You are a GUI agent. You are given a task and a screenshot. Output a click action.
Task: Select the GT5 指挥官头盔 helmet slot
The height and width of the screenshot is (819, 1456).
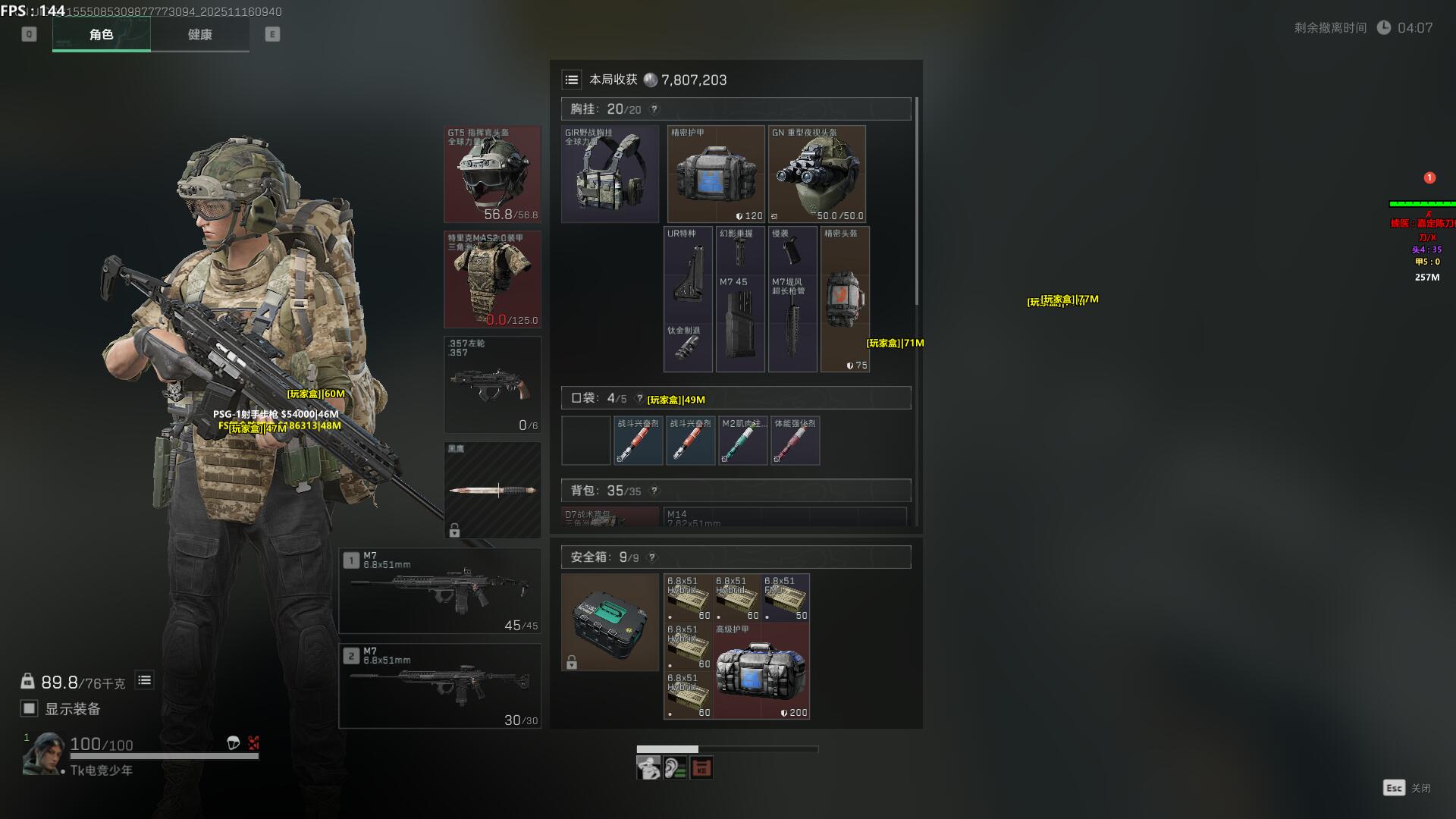(x=492, y=174)
